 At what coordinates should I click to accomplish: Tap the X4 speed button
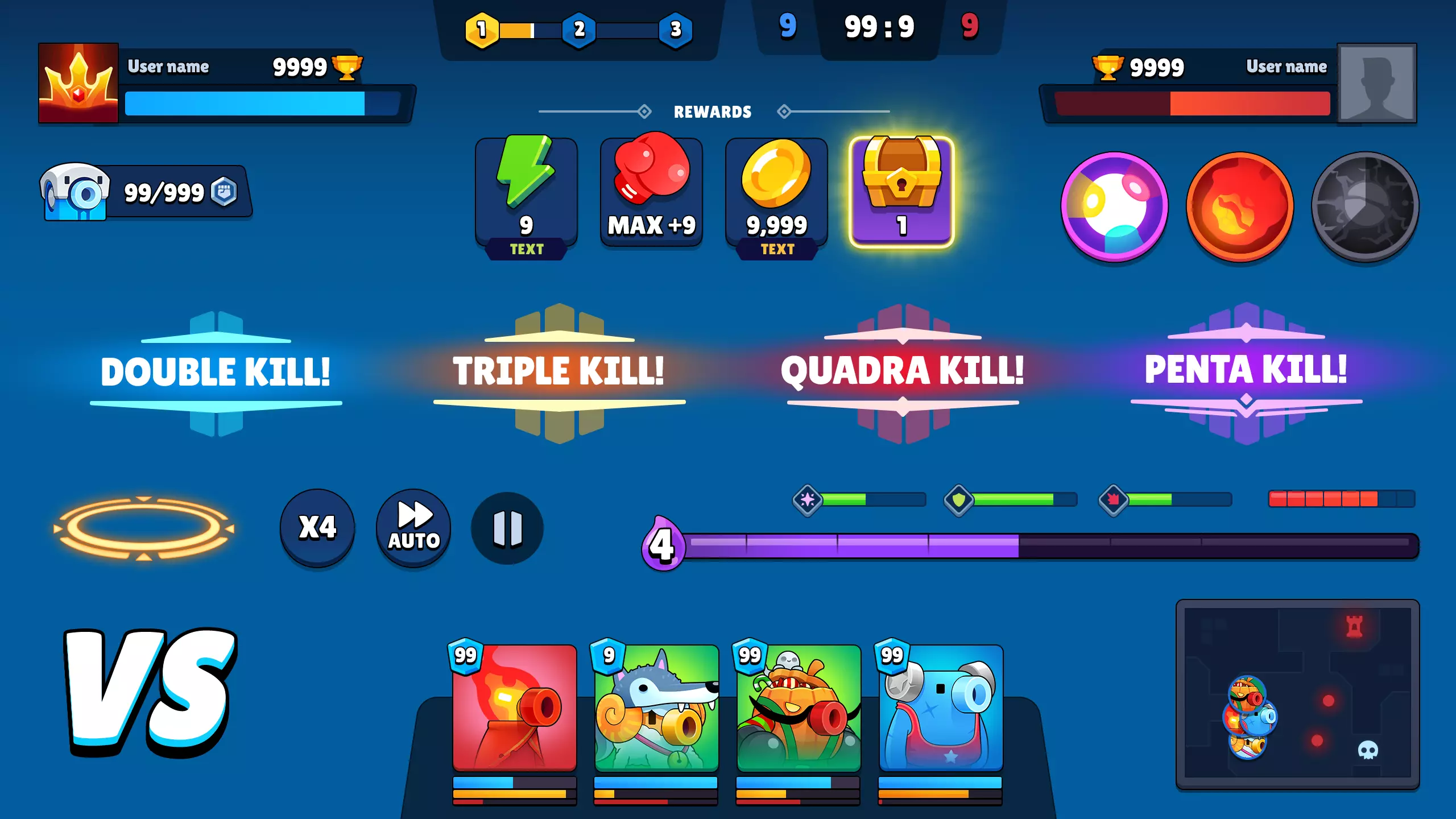tap(317, 528)
